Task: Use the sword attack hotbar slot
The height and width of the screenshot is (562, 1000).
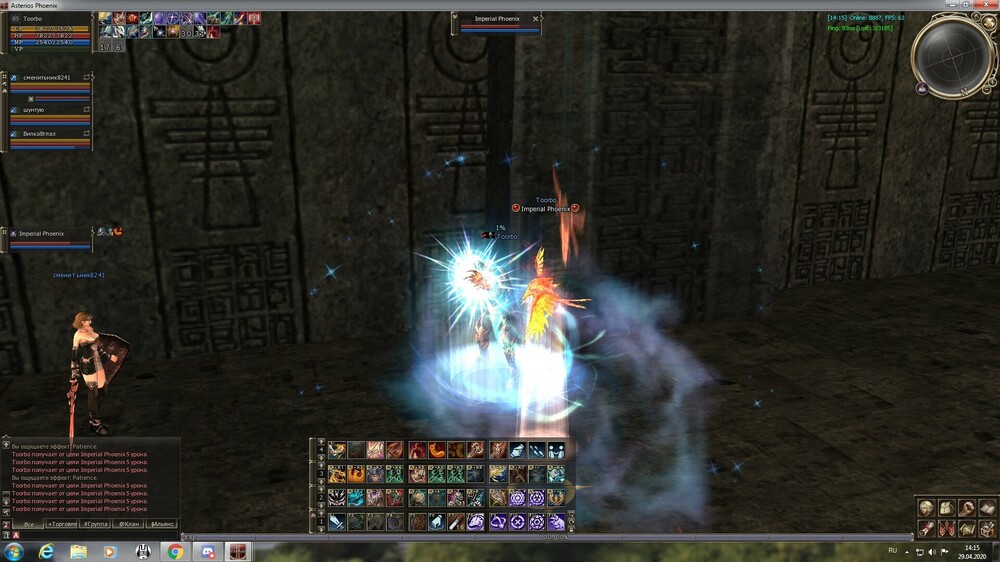Action: click(x=337, y=522)
